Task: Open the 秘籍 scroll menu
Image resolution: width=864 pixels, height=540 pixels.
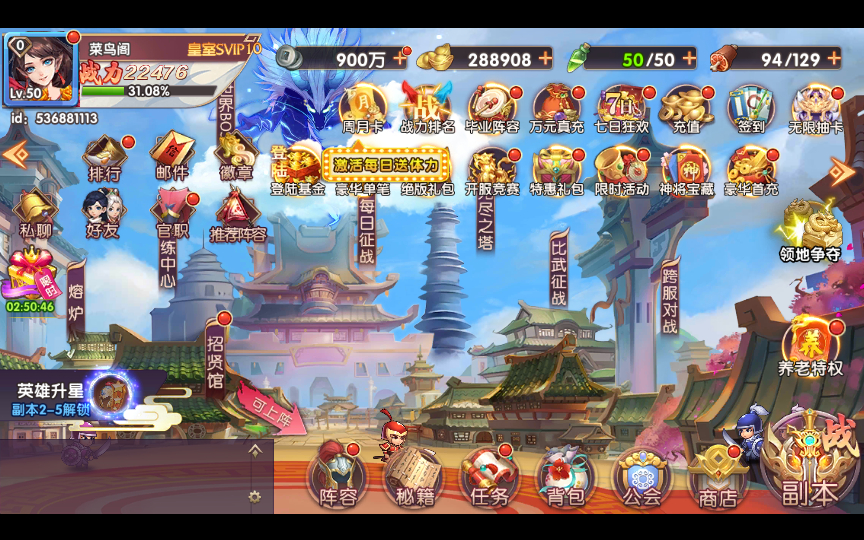Action: click(x=413, y=474)
